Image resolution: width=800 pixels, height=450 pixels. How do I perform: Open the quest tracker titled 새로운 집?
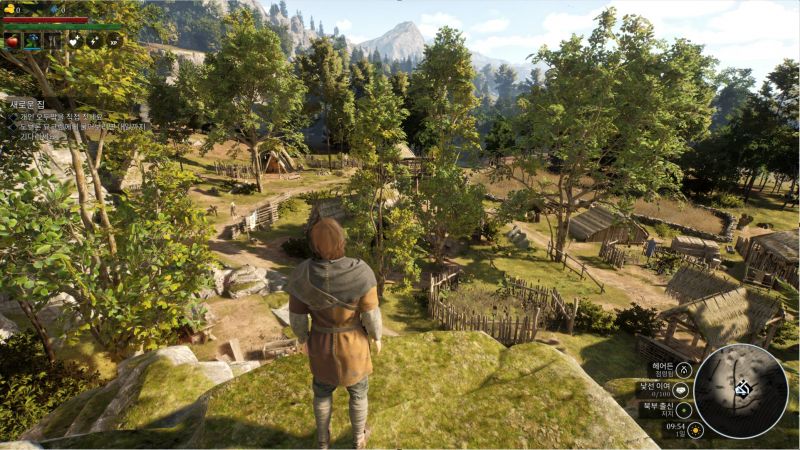(x=30, y=104)
